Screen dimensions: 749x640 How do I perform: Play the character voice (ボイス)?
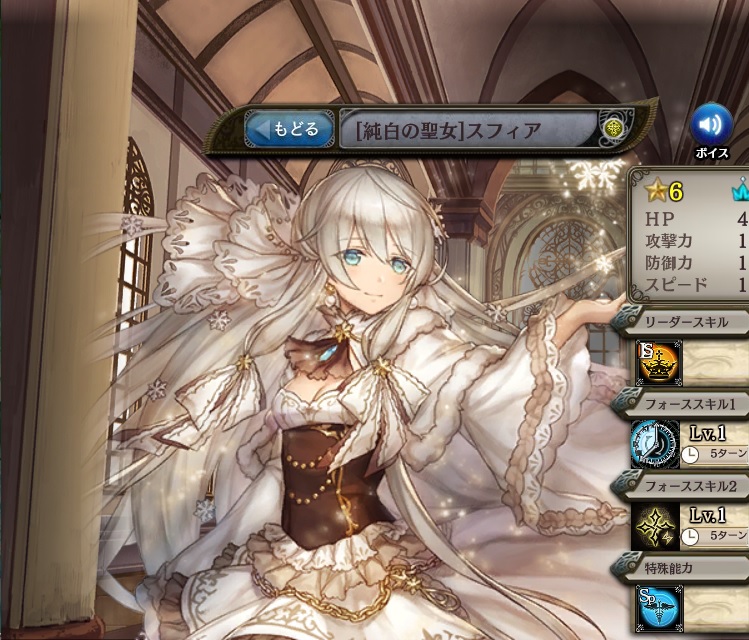[711, 124]
